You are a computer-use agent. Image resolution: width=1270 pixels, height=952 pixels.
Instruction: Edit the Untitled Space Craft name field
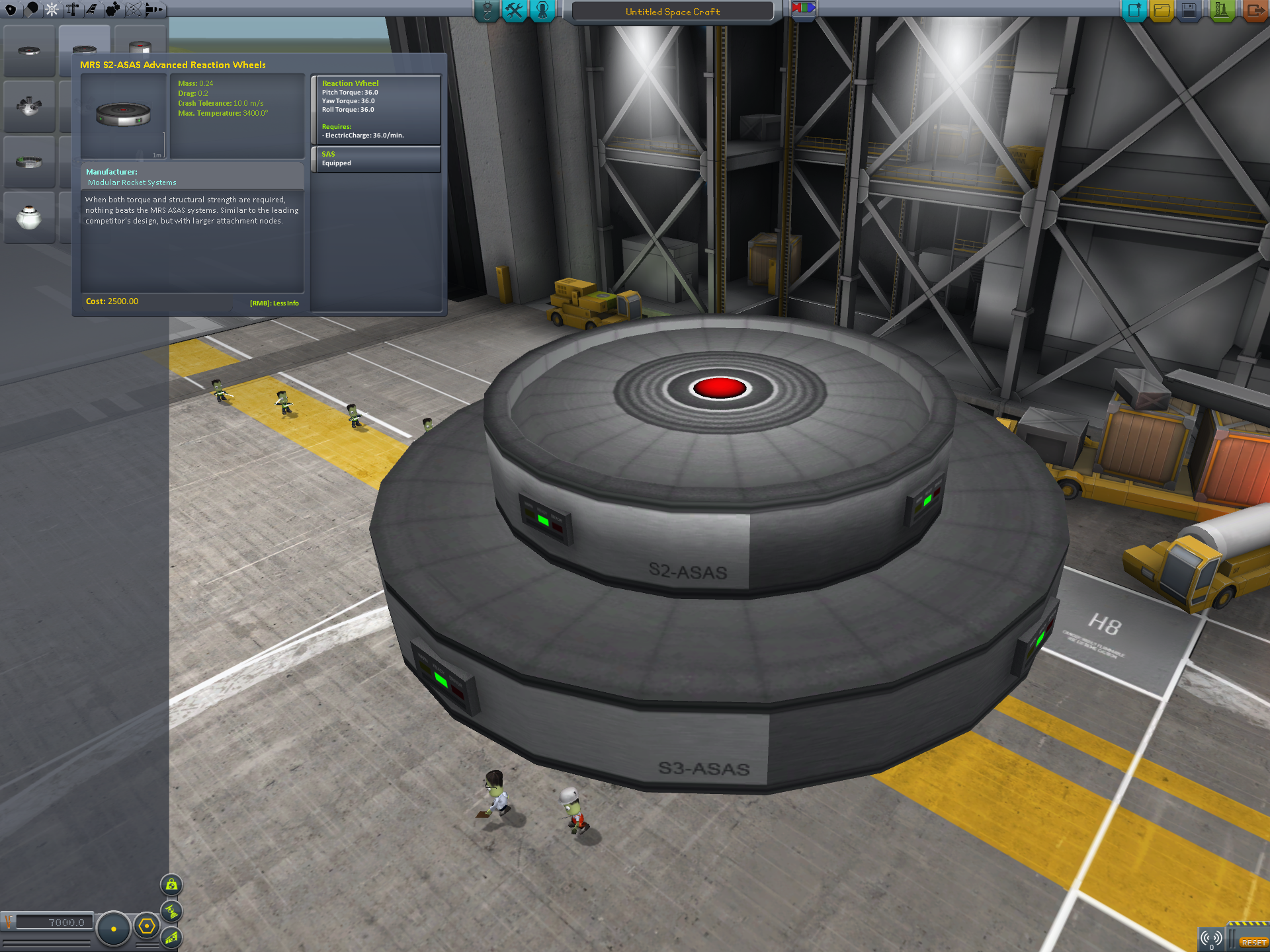pyautogui.click(x=672, y=12)
